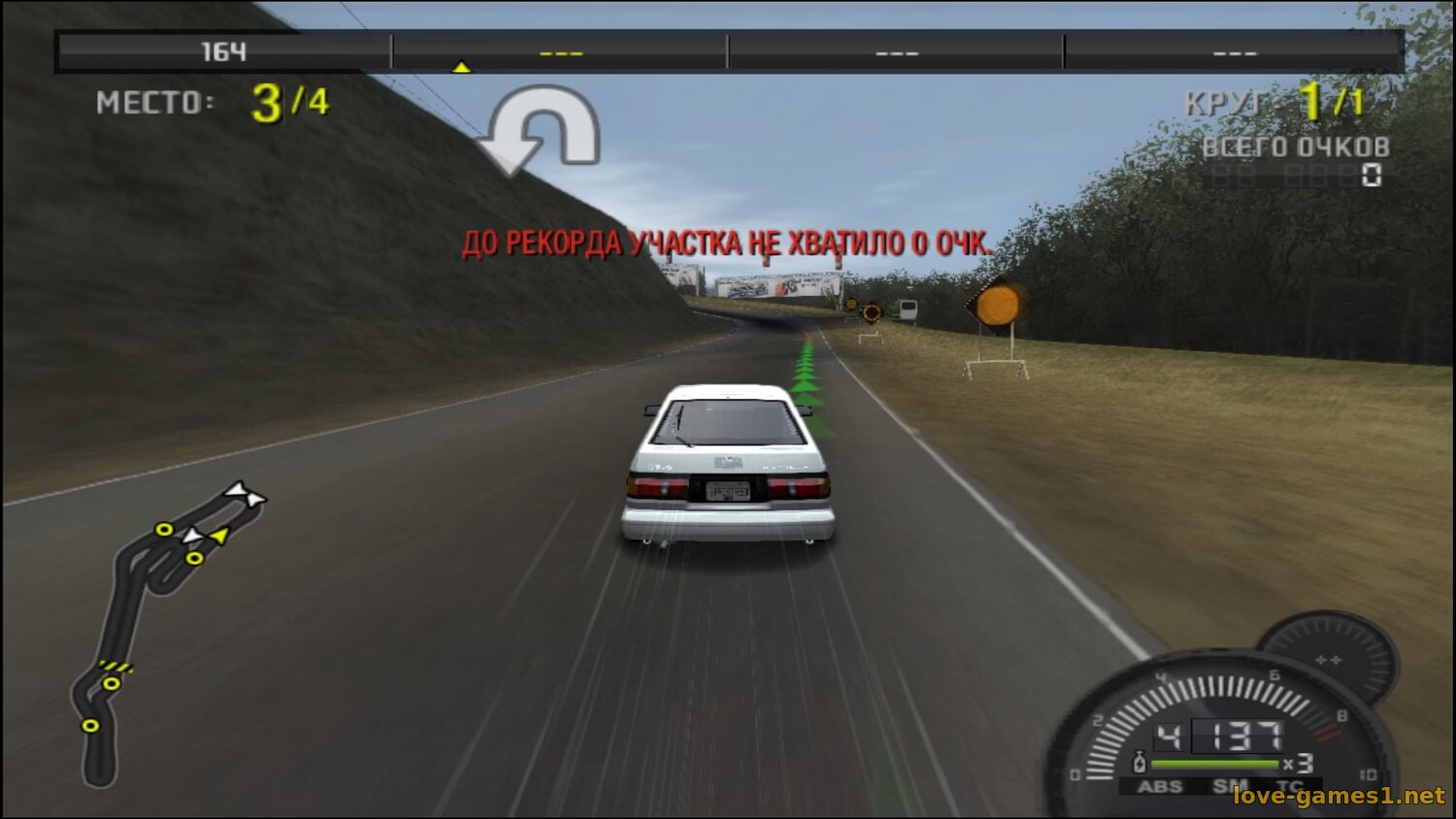The width and height of the screenshot is (1456, 819).
Task: Open the love-games1.net watermark link
Action: point(1339,797)
